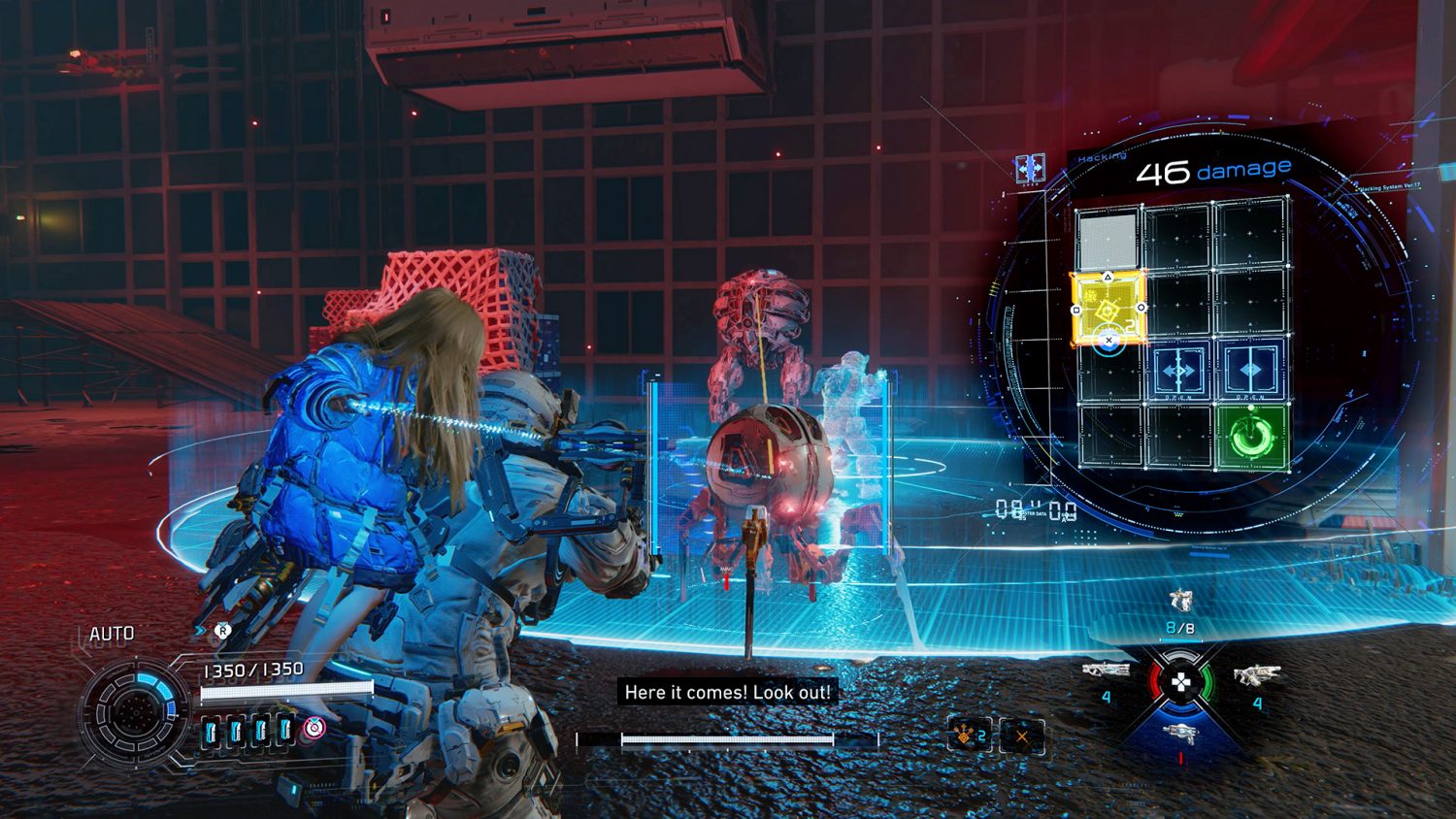This screenshot has width=1456, height=819.
Task: Switch to the right weapon in the wheel
Action: tap(1256, 673)
